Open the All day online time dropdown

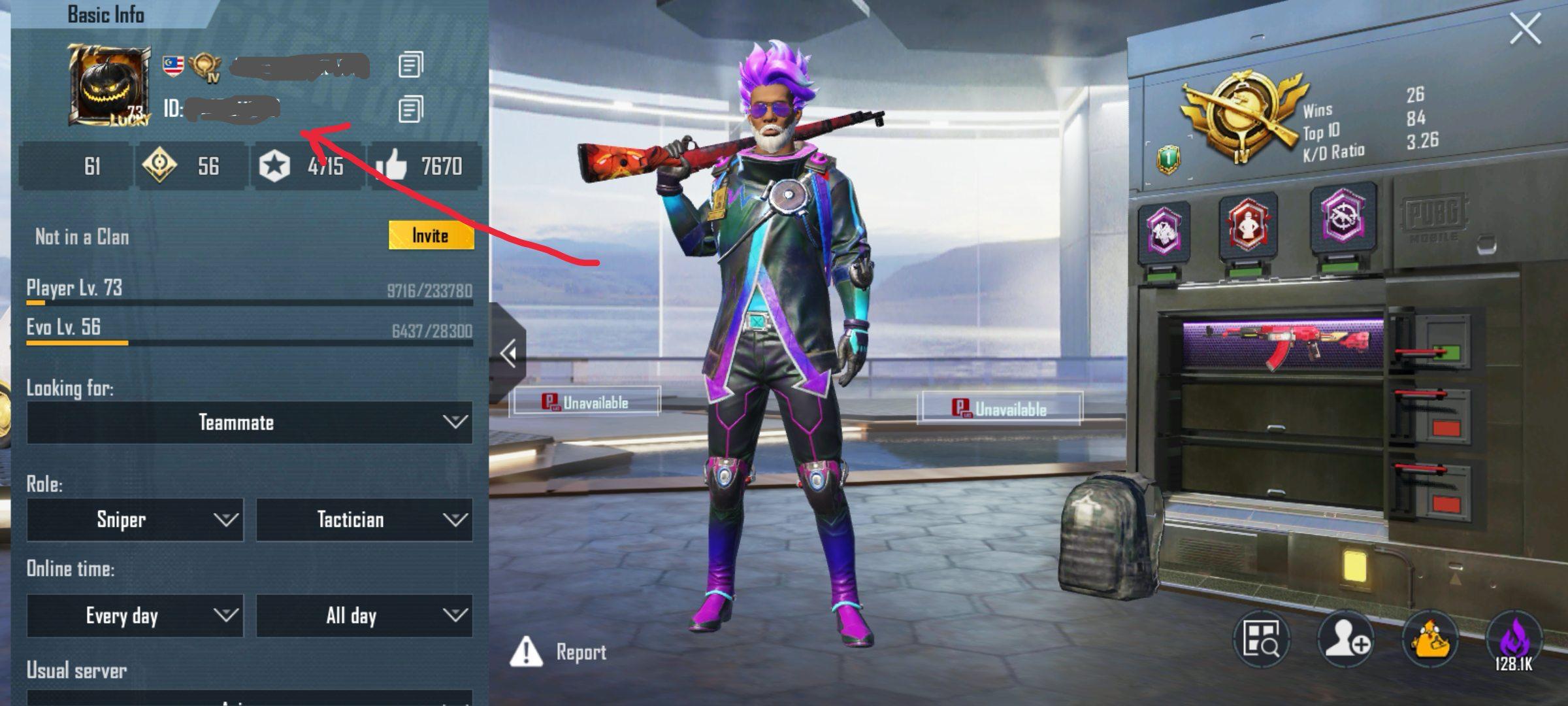(364, 616)
